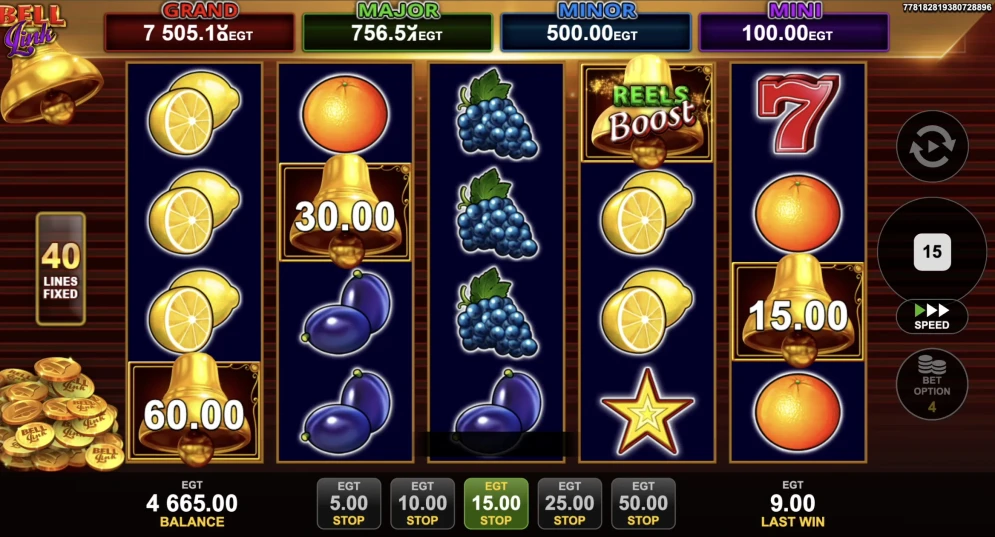Open the 40 Lines Fixed panel
The width and height of the screenshot is (995, 537).
(61, 269)
